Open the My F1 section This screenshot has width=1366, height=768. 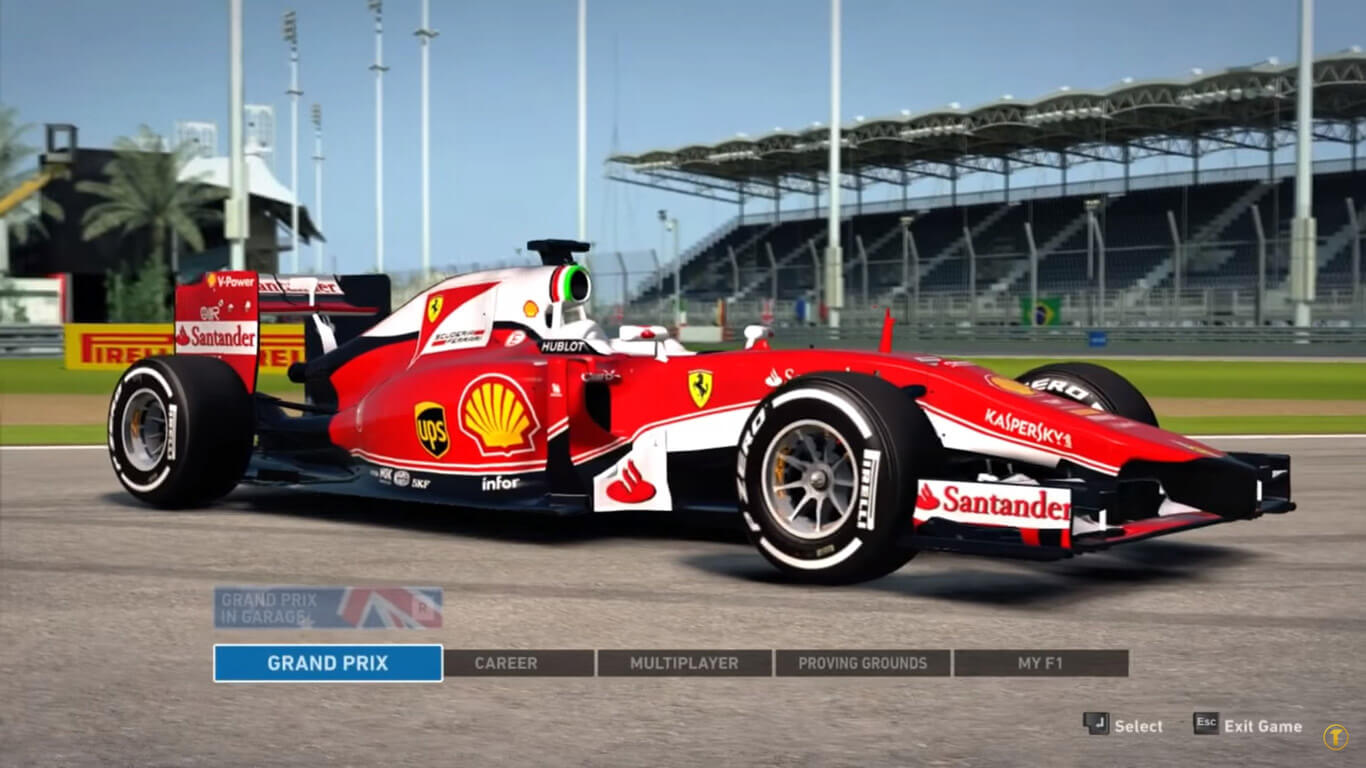pyautogui.click(x=1039, y=663)
